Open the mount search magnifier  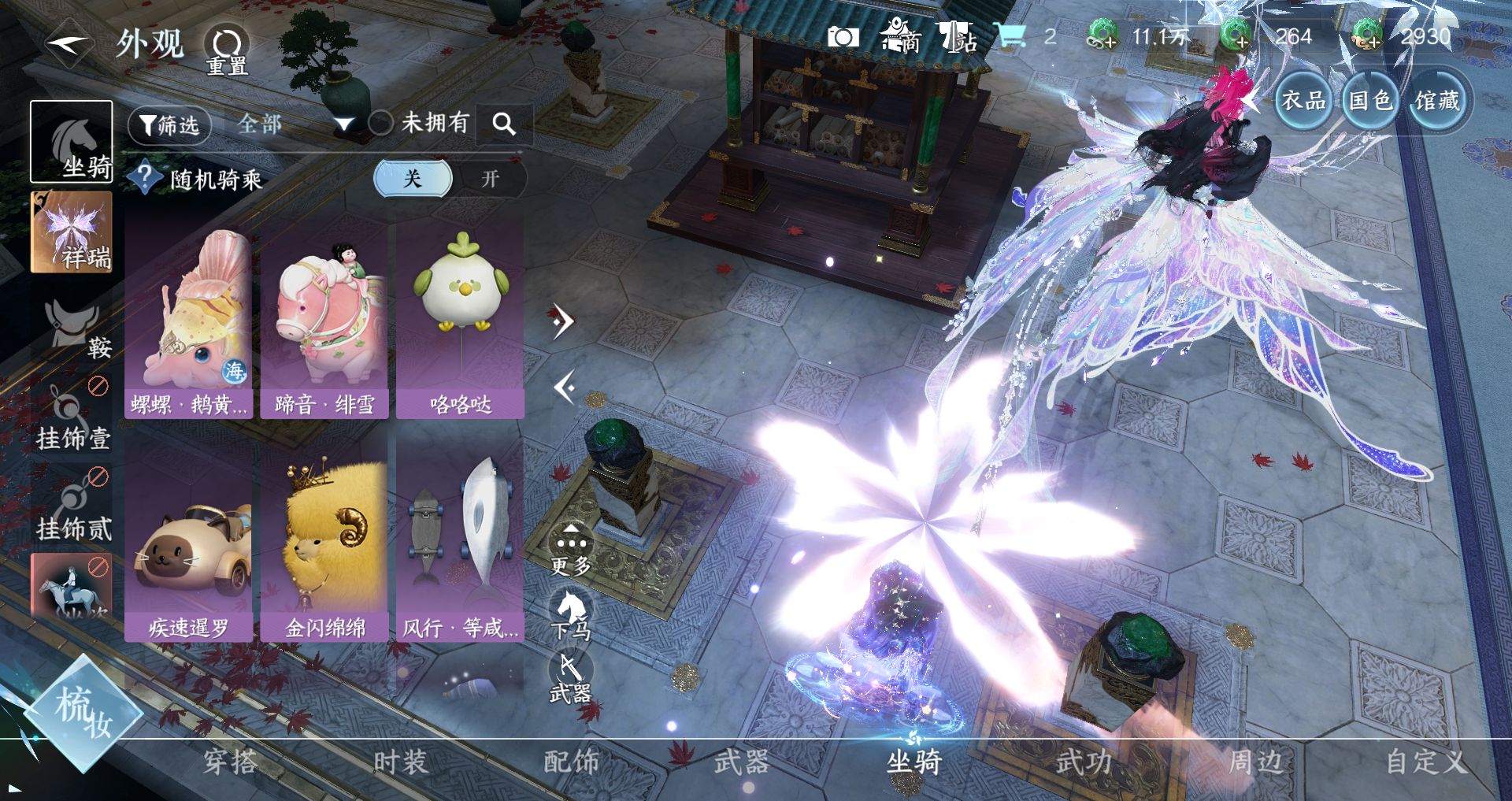[504, 124]
